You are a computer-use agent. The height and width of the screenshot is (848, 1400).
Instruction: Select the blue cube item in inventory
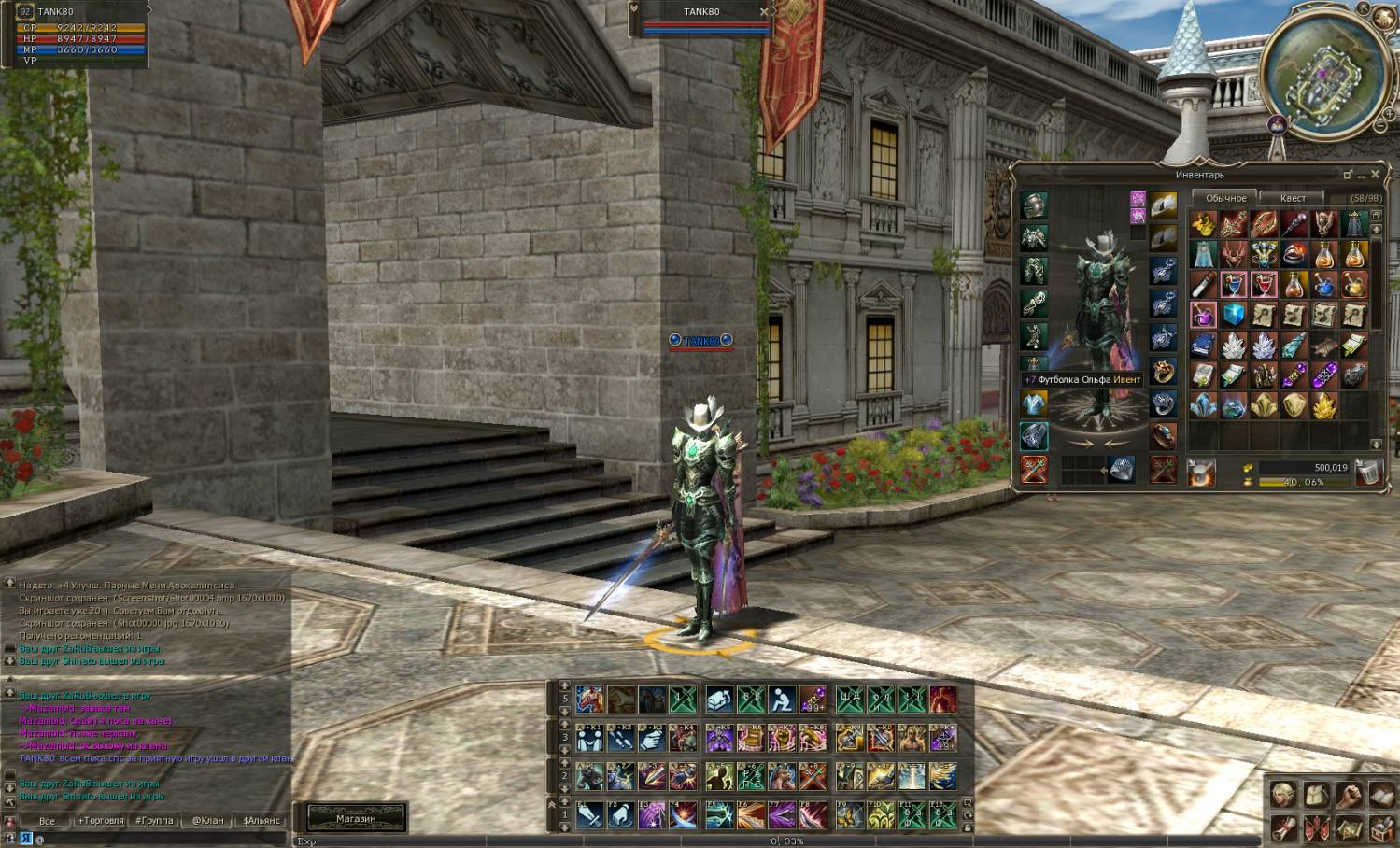coord(1234,315)
